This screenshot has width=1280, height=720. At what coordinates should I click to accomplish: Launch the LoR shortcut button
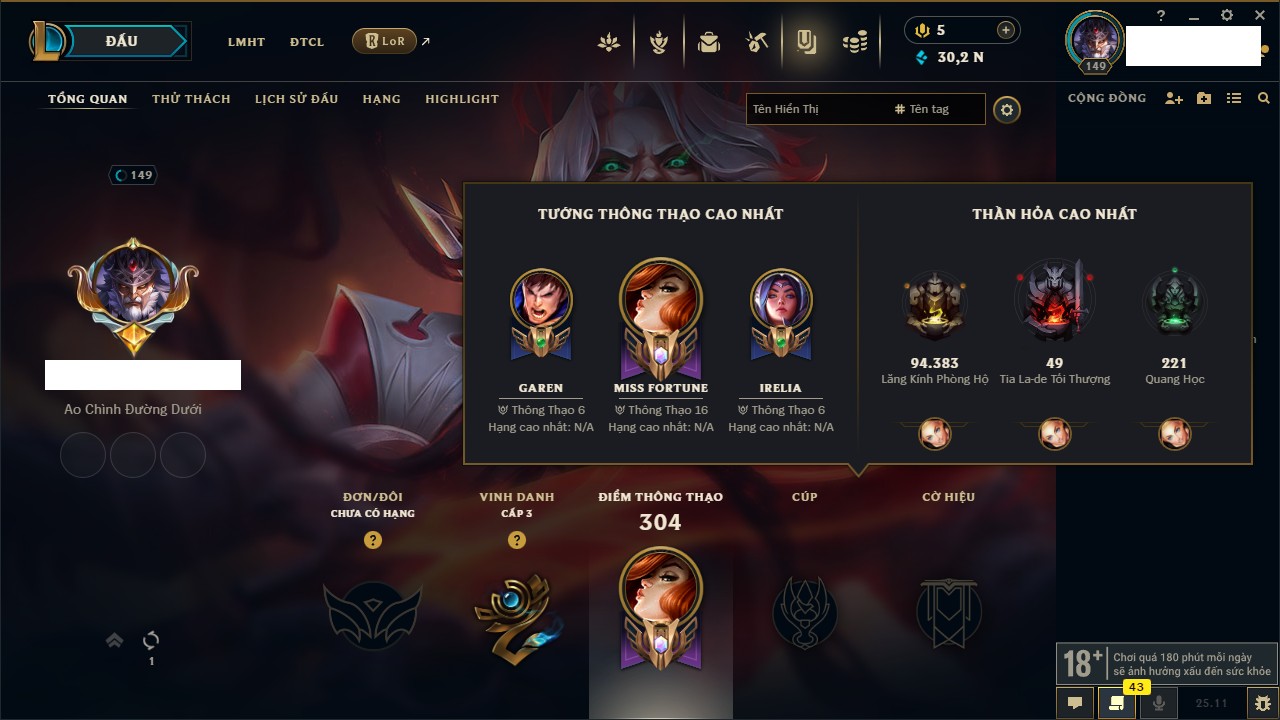click(384, 41)
